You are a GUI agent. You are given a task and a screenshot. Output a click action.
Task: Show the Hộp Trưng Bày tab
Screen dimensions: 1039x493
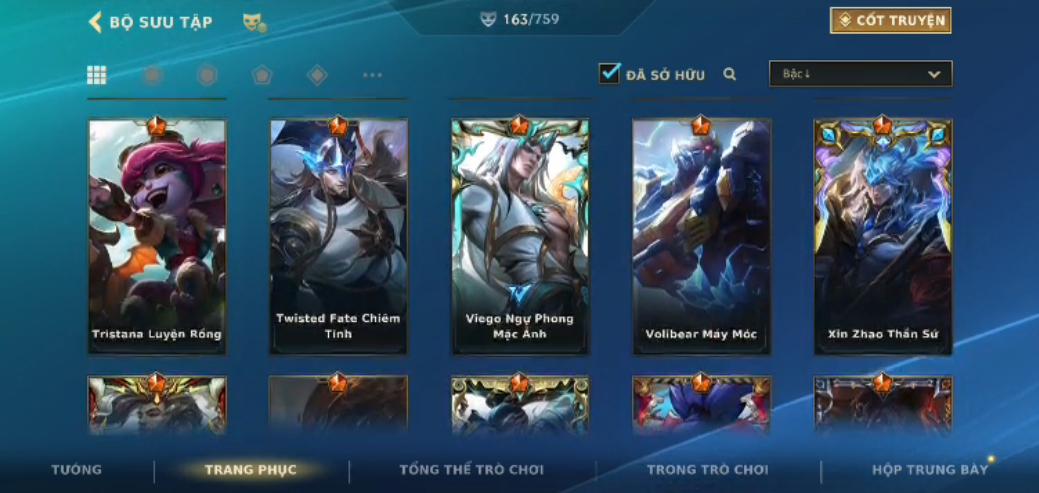929,470
